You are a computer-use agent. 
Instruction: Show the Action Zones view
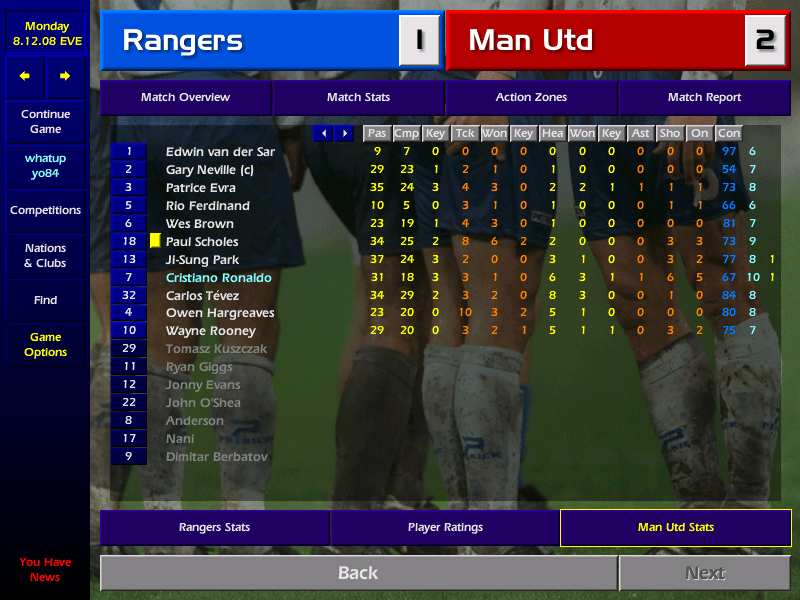531,97
